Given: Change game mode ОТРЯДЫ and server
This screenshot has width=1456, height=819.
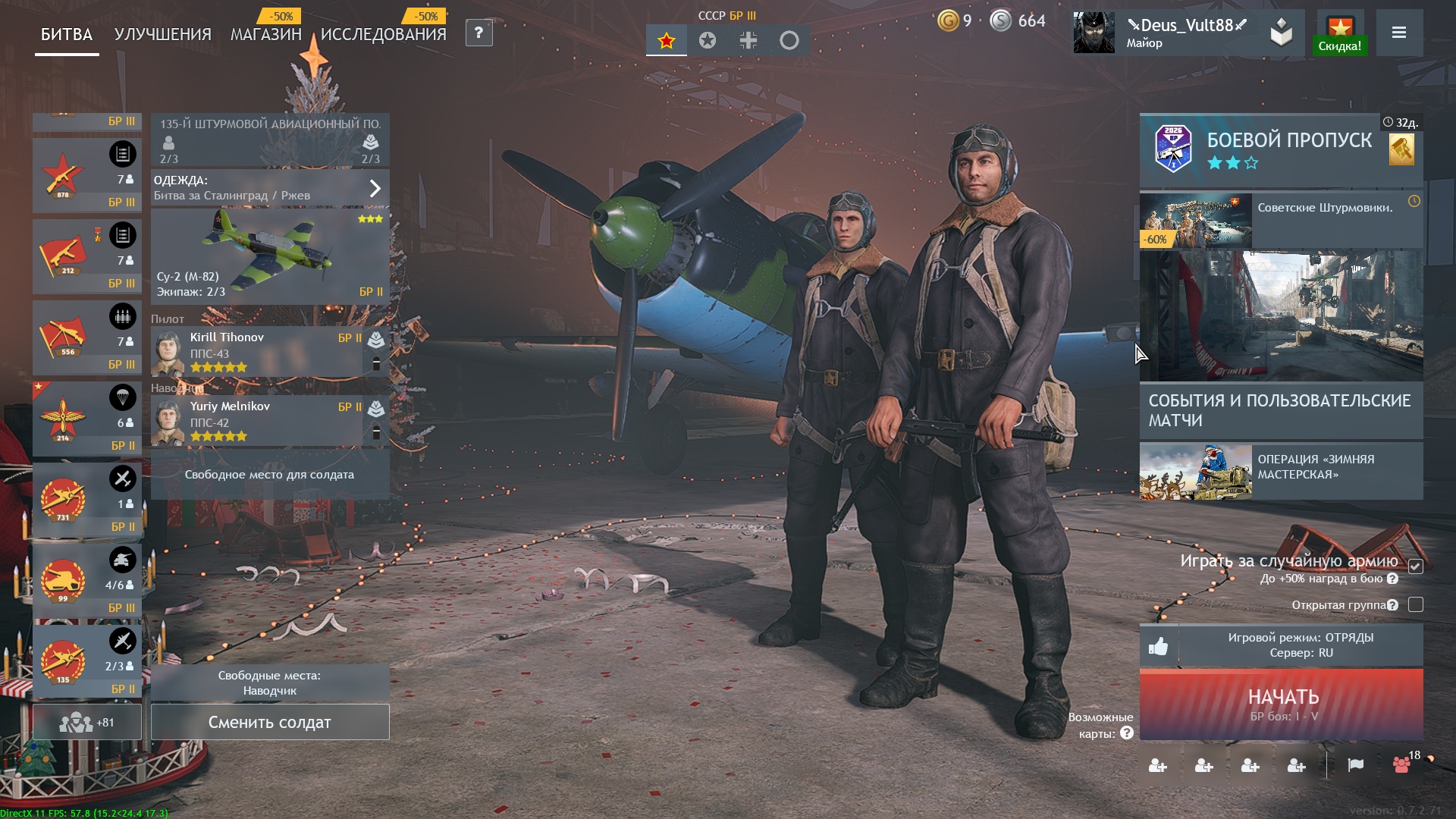Looking at the screenshot, I should click(1301, 645).
